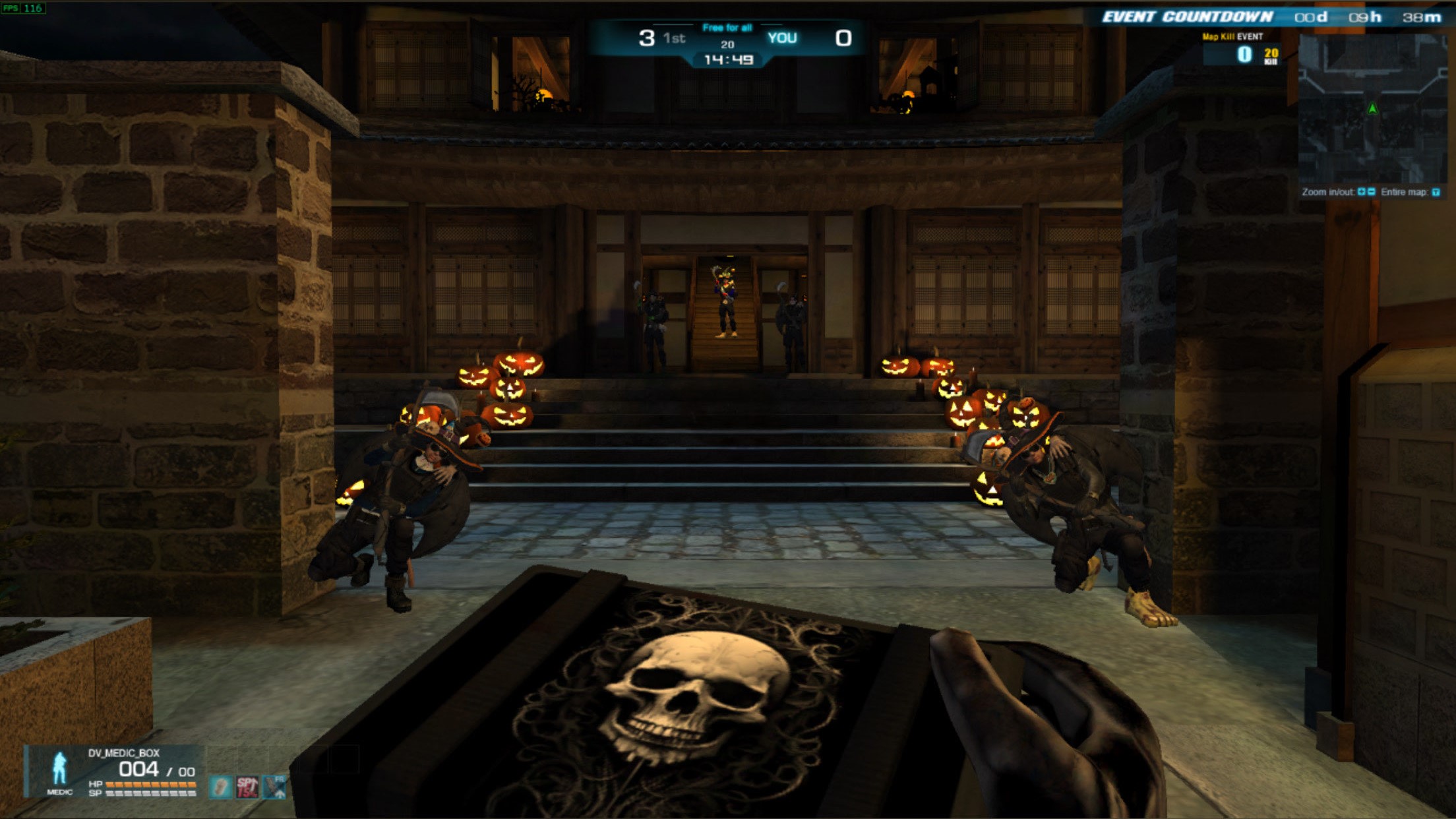Screen dimensions: 1456x819
Task: Select the green player arrow on minimap
Action: (x=1372, y=109)
